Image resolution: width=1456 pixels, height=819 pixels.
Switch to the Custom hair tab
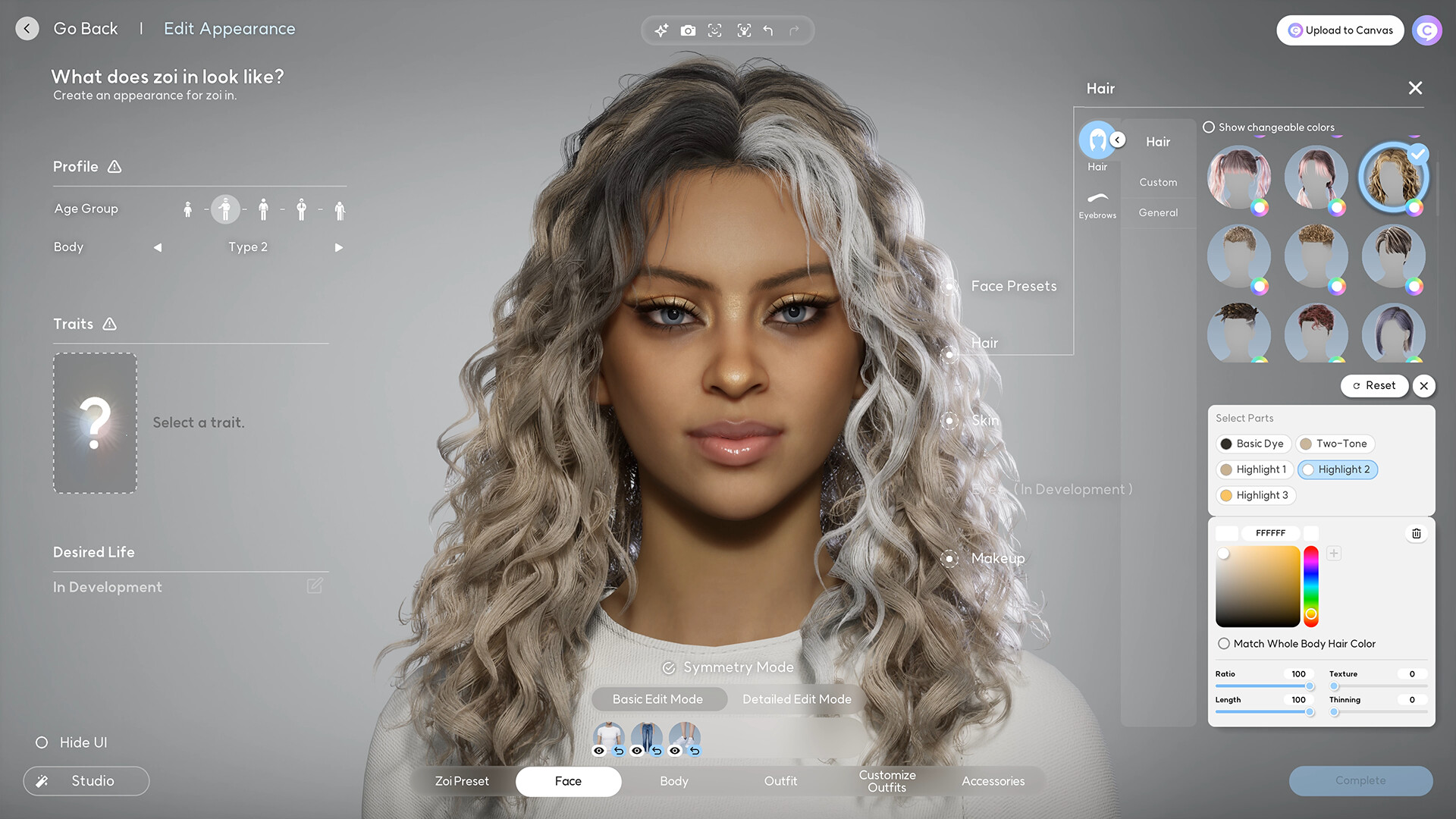[1158, 182]
